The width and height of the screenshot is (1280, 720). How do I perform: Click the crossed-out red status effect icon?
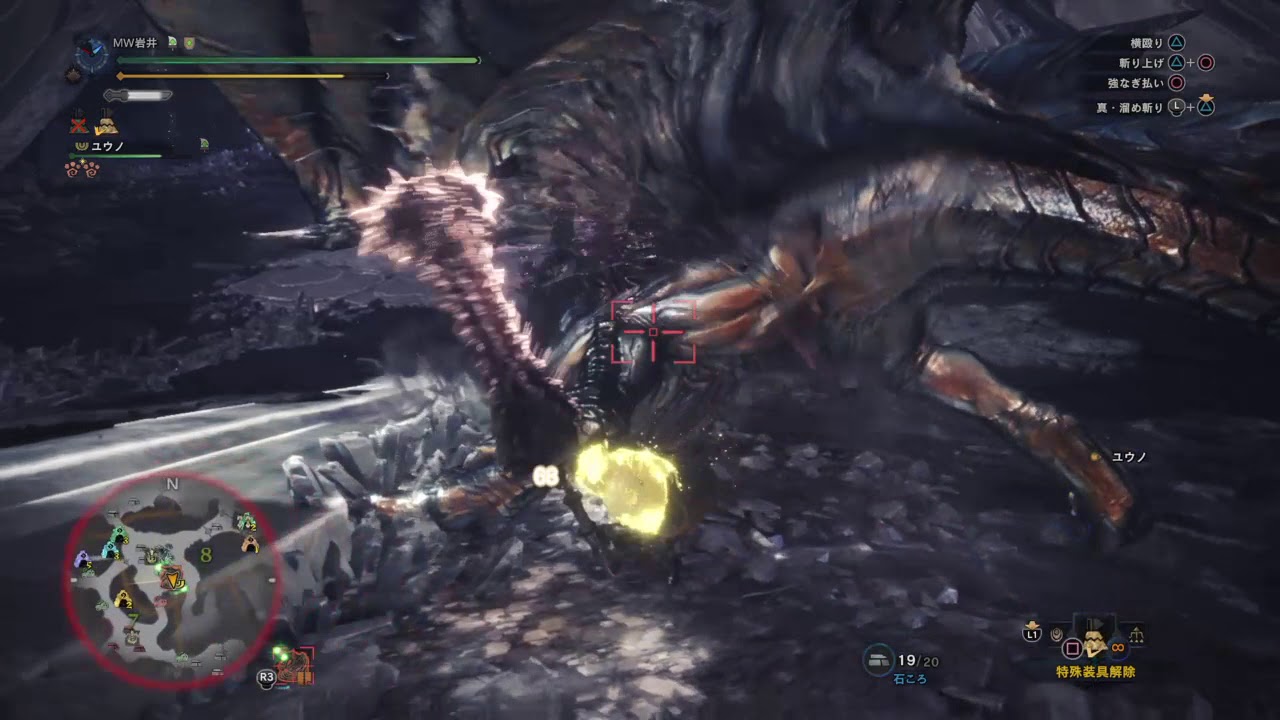click(x=80, y=126)
